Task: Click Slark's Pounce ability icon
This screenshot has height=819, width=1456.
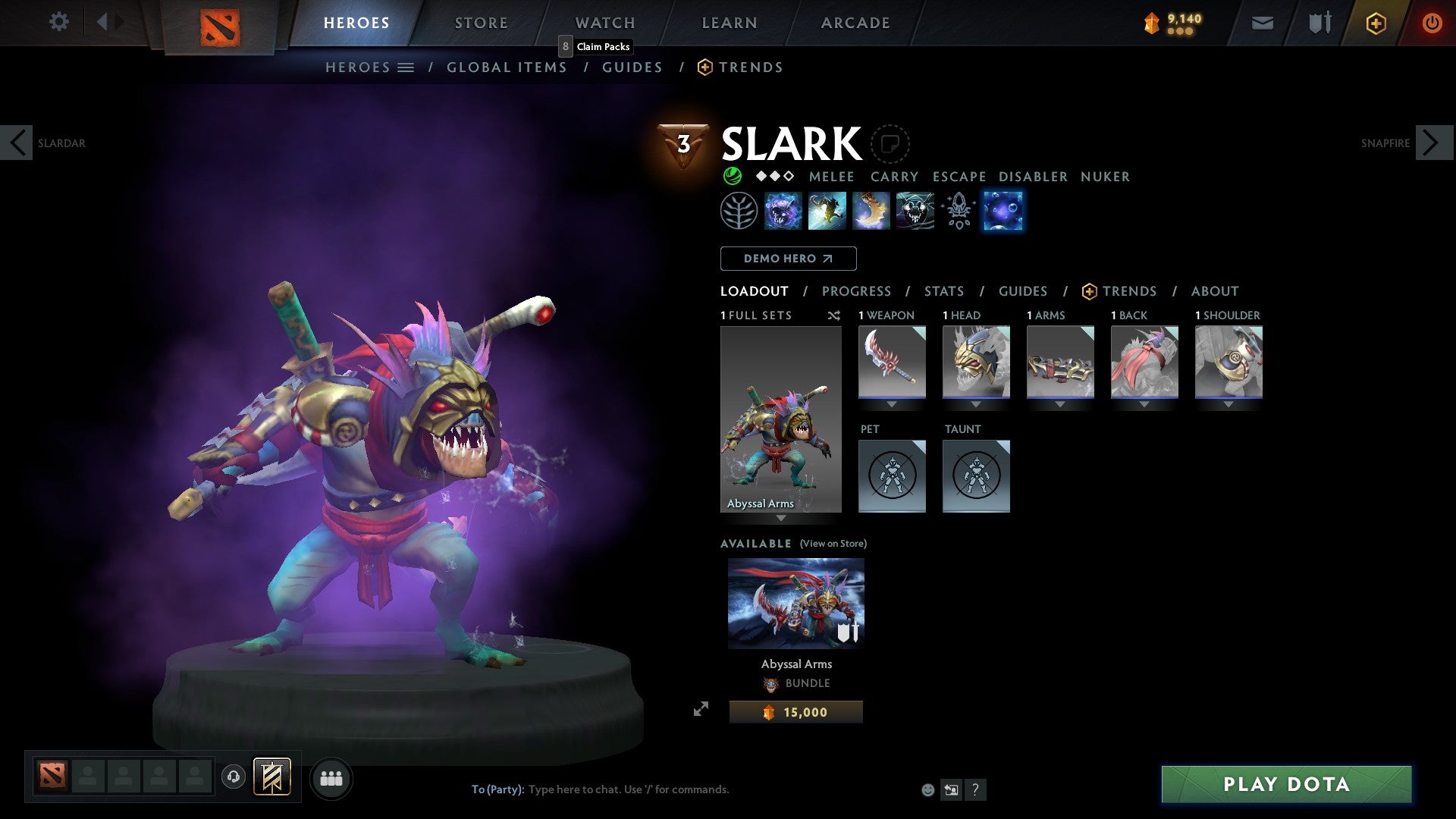Action: click(827, 211)
